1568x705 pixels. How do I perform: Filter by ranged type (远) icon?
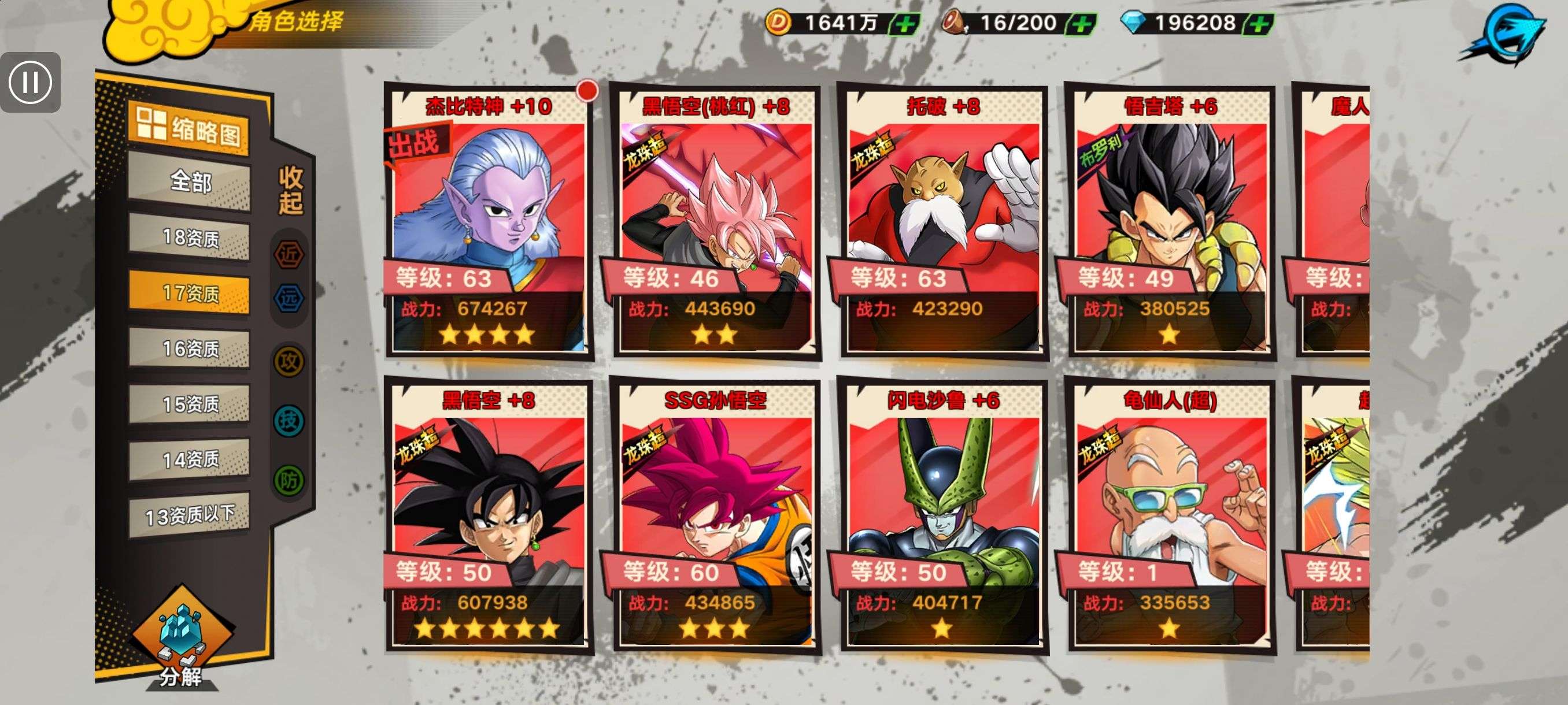coord(289,298)
